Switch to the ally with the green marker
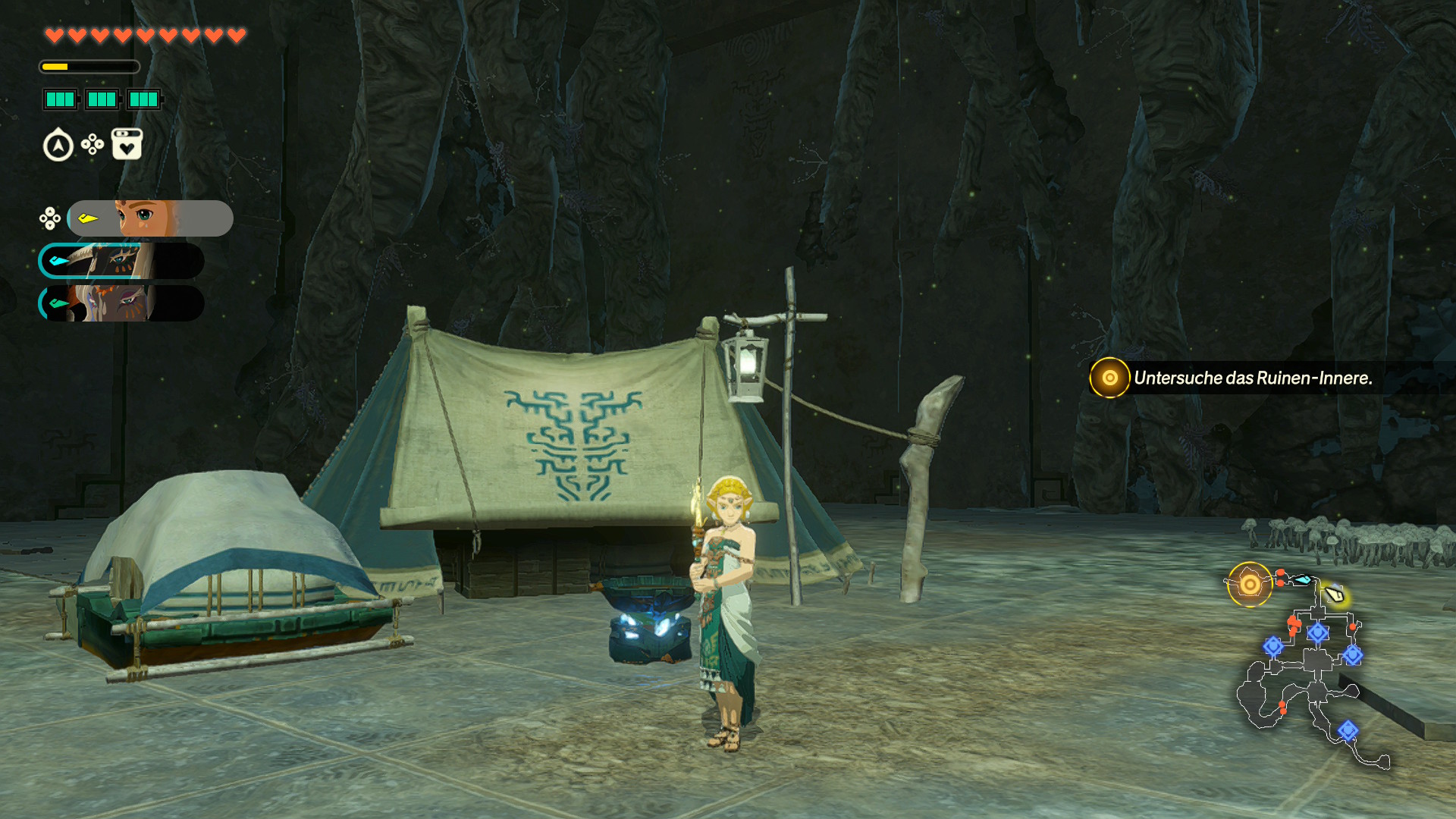 click(121, 303)
